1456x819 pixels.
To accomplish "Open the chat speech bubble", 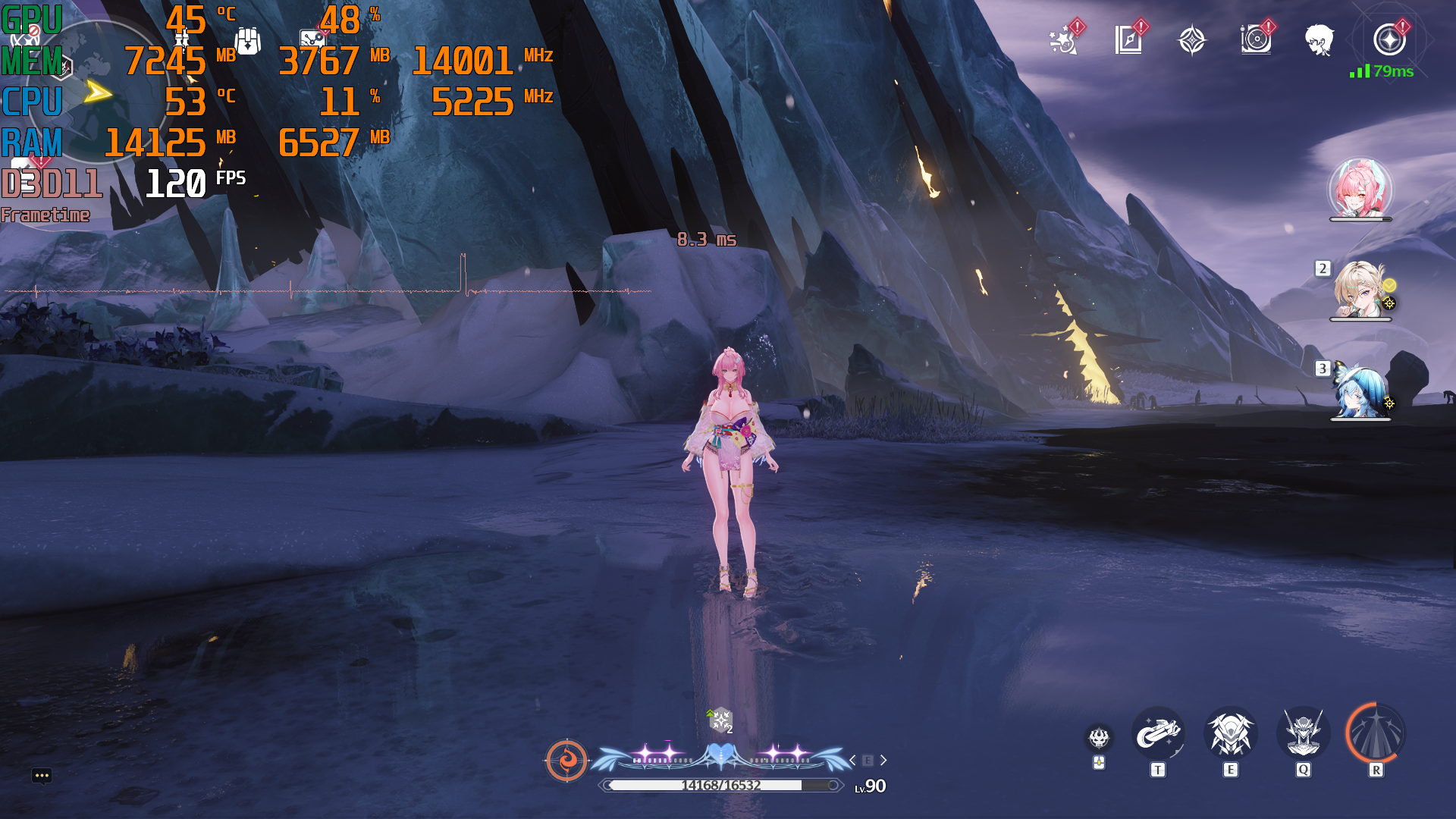I will [x=42, y=775].
